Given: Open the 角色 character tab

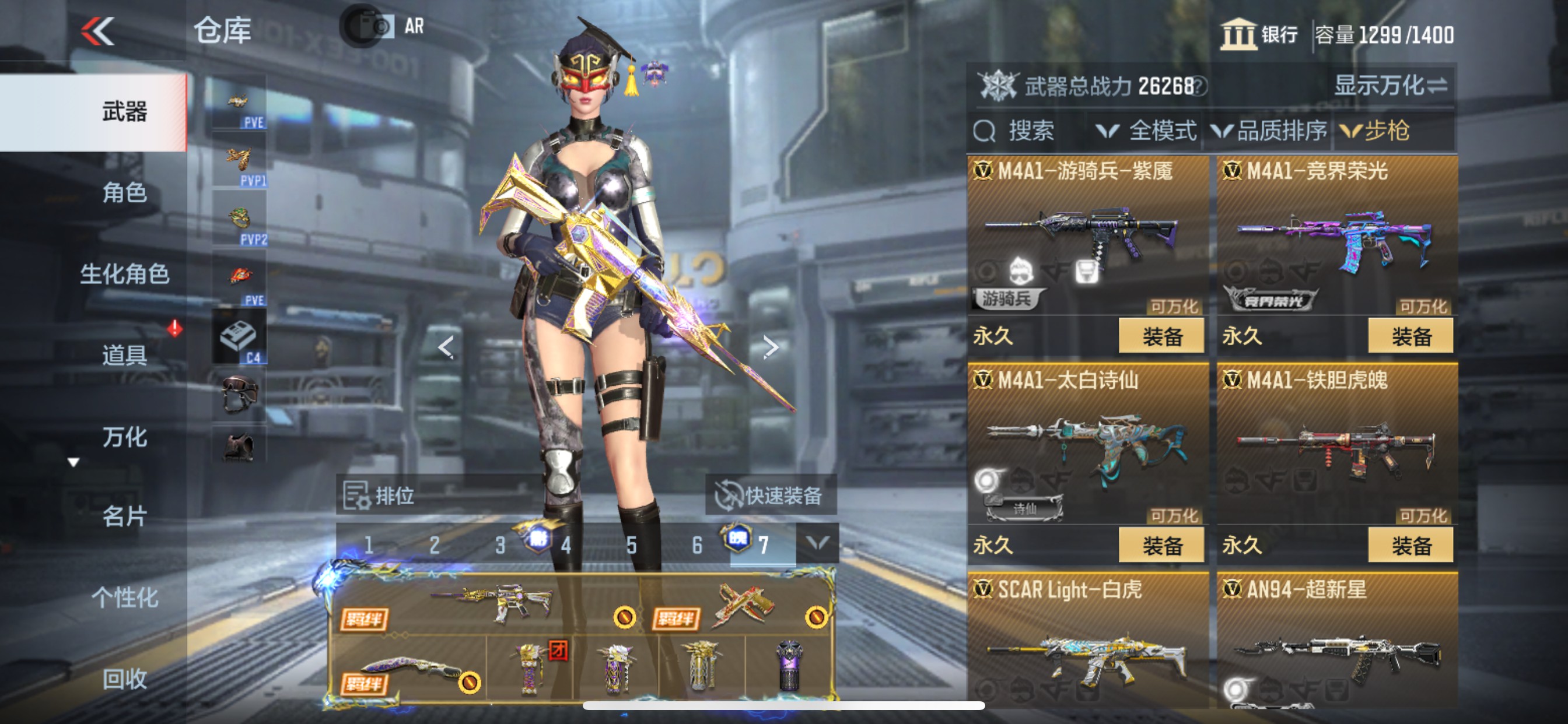Looking at the screenshot, I should (x=124, y=193).
